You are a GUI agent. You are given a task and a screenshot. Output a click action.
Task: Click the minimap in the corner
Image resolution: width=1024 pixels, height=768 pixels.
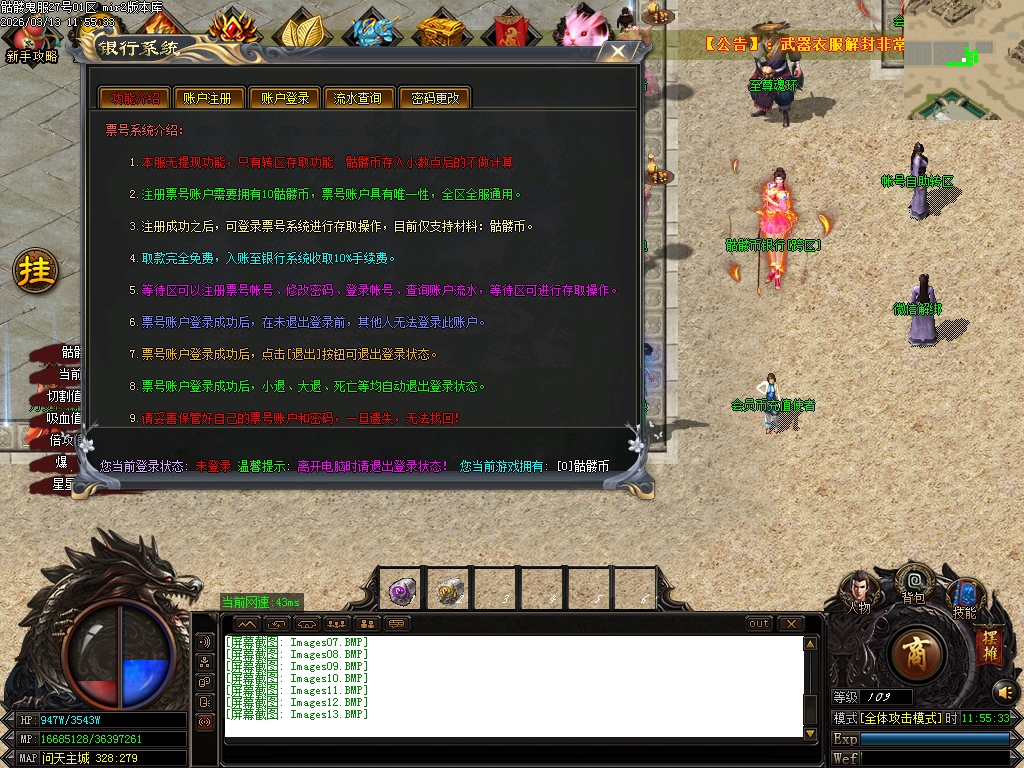(x=964, y=60)
